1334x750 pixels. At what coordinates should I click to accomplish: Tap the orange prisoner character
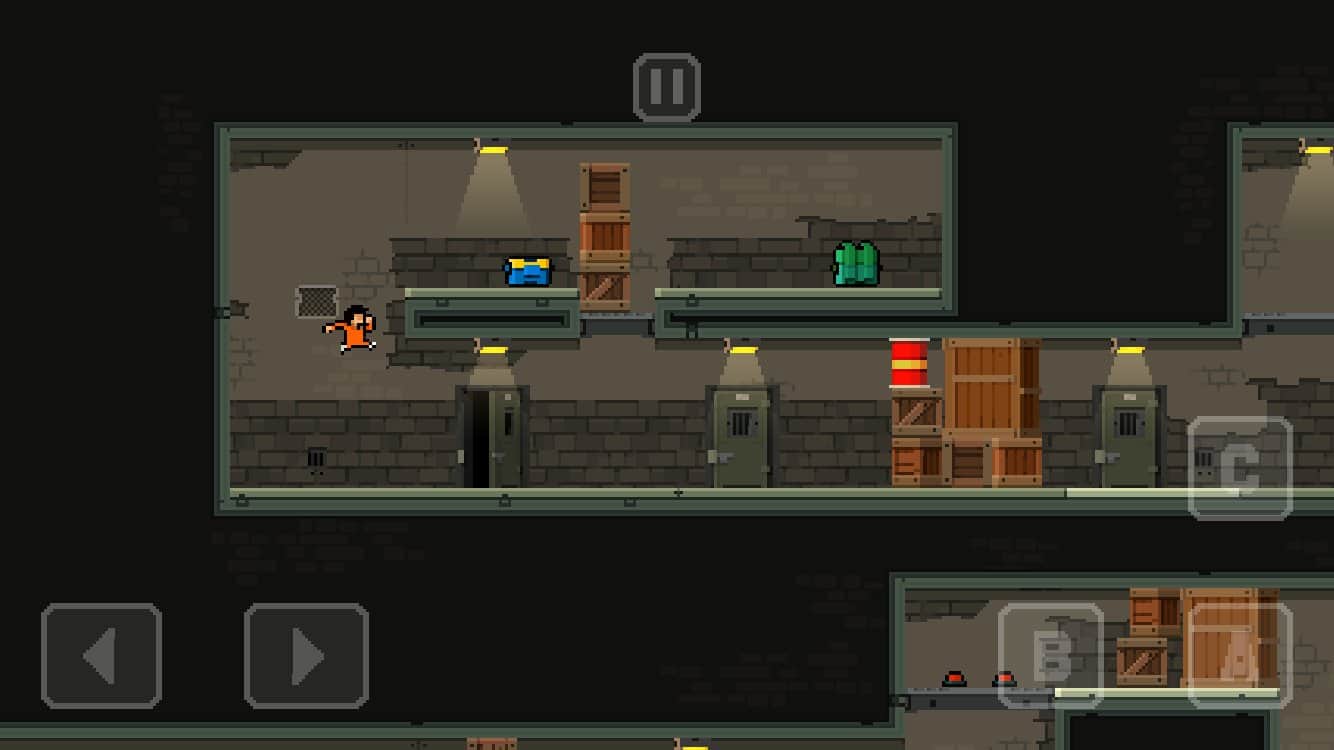[355, 330]
